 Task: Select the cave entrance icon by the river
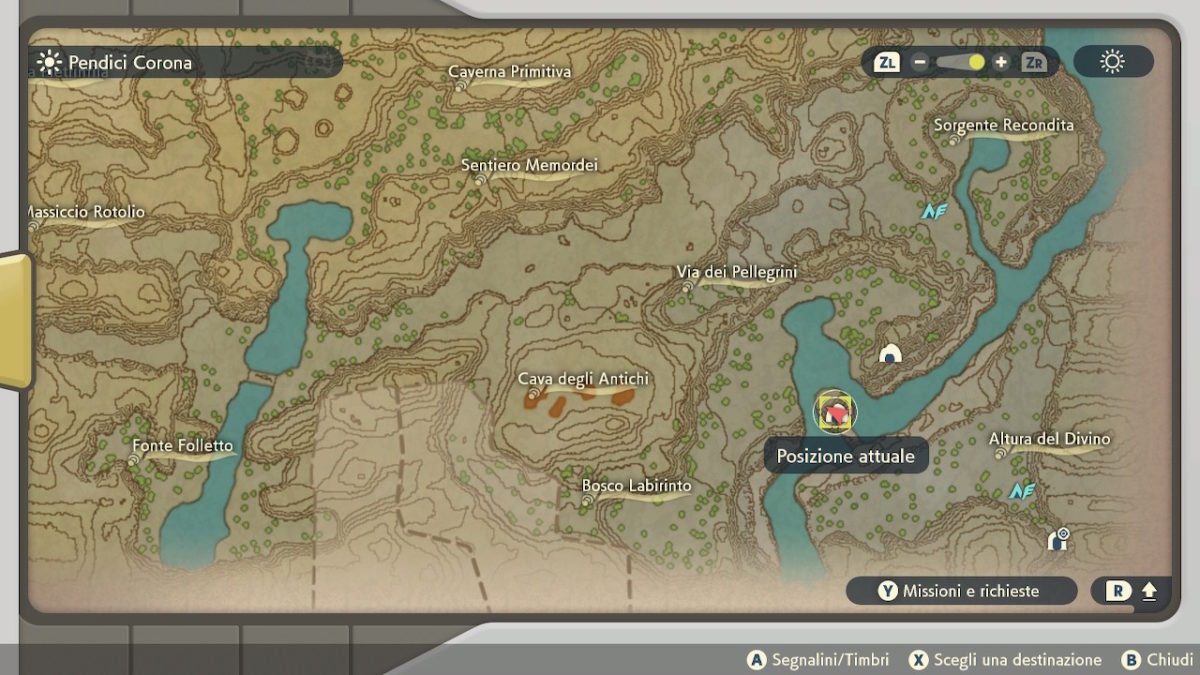pos(889,352)
